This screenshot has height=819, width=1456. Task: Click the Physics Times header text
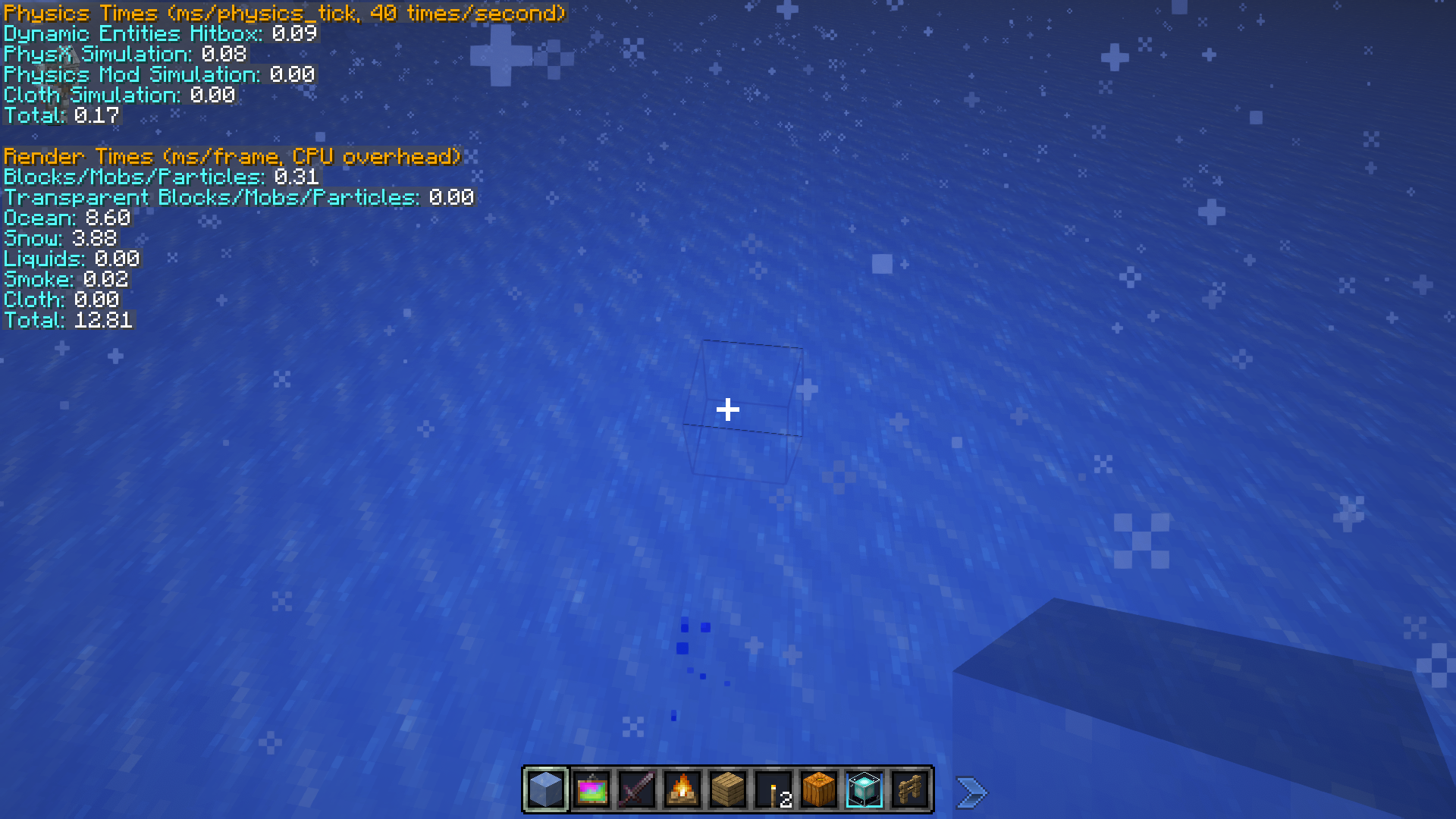(281, 13)
